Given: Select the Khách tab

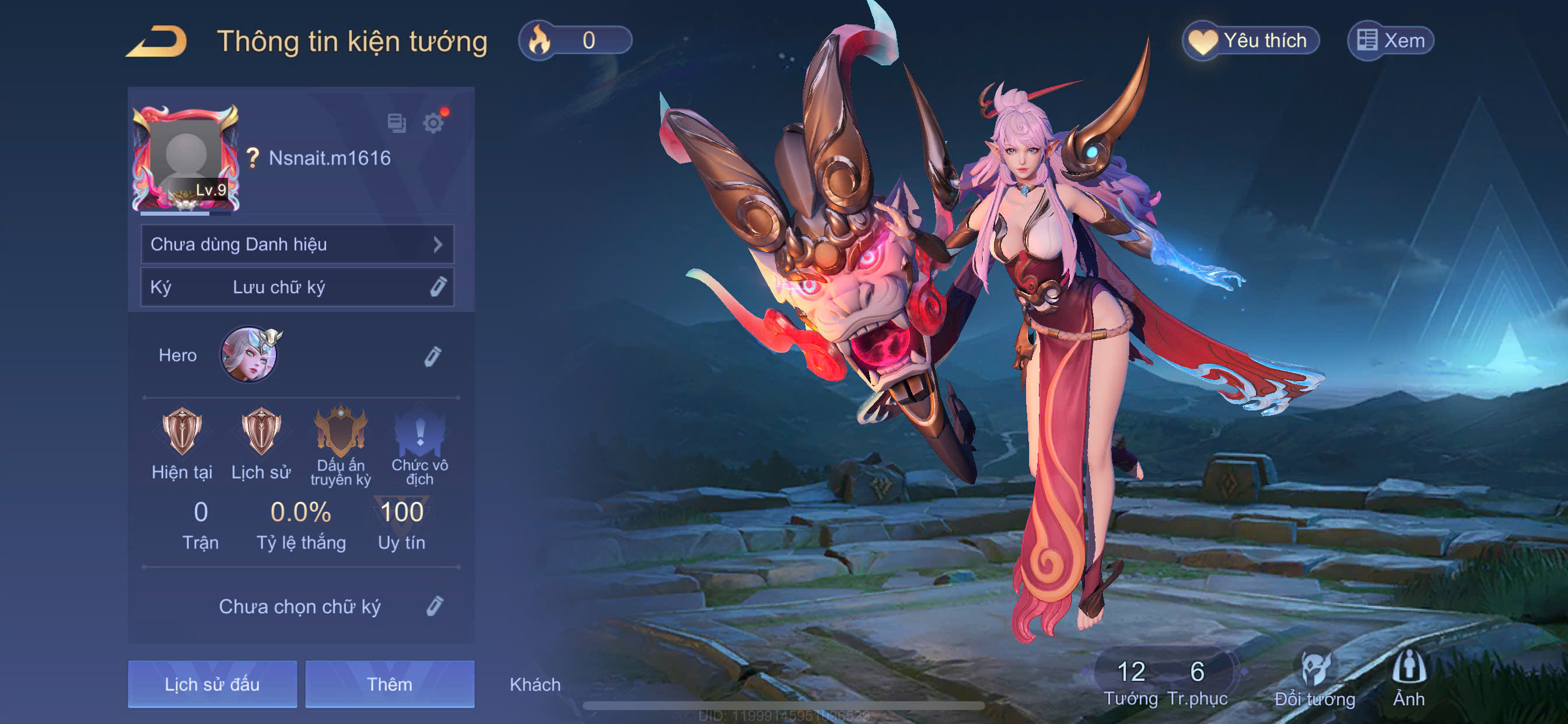Looking at the screenshot, I should coord(535,684).
